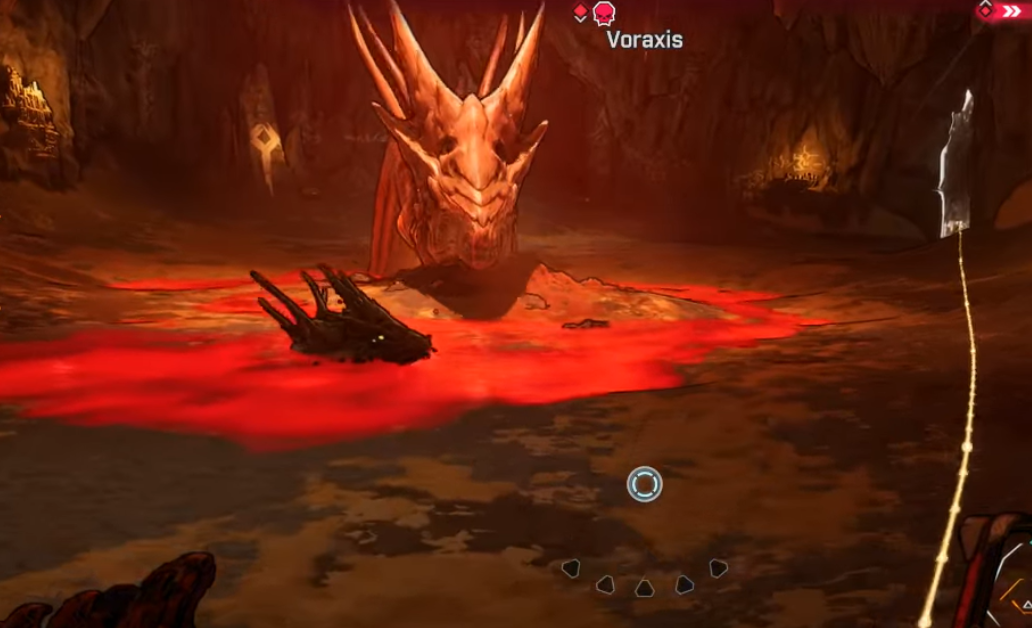1032x628 pixels.
Task: Select the red double-arrow objective indicator
Action: click(x=1010, y=11)
